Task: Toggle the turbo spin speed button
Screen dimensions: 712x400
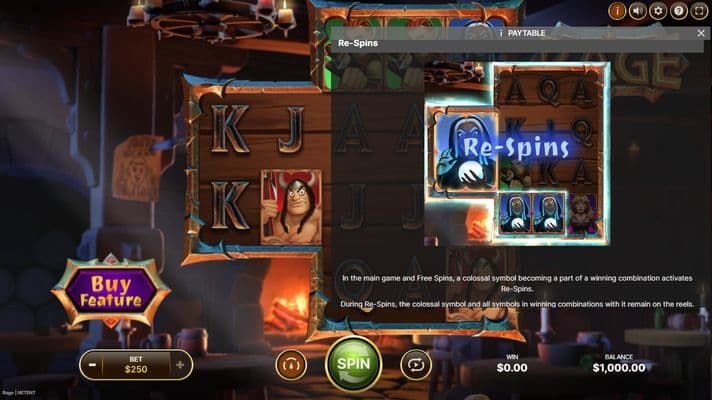Action: pyautogui.click(x=291, y=364)
